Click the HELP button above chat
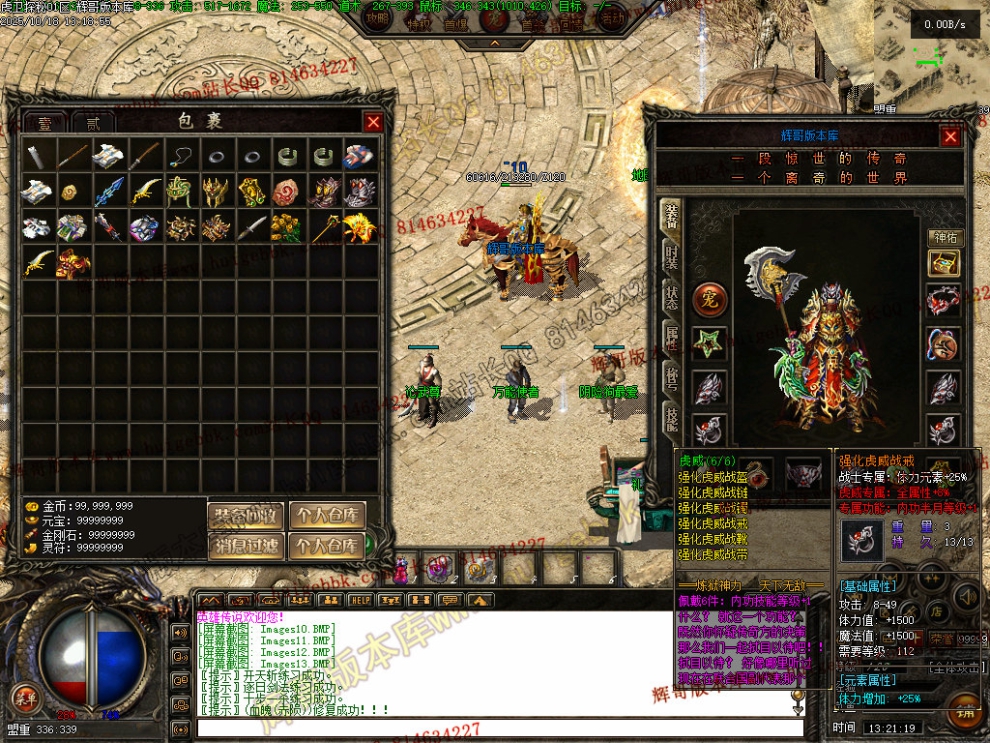 click(360, 600)
